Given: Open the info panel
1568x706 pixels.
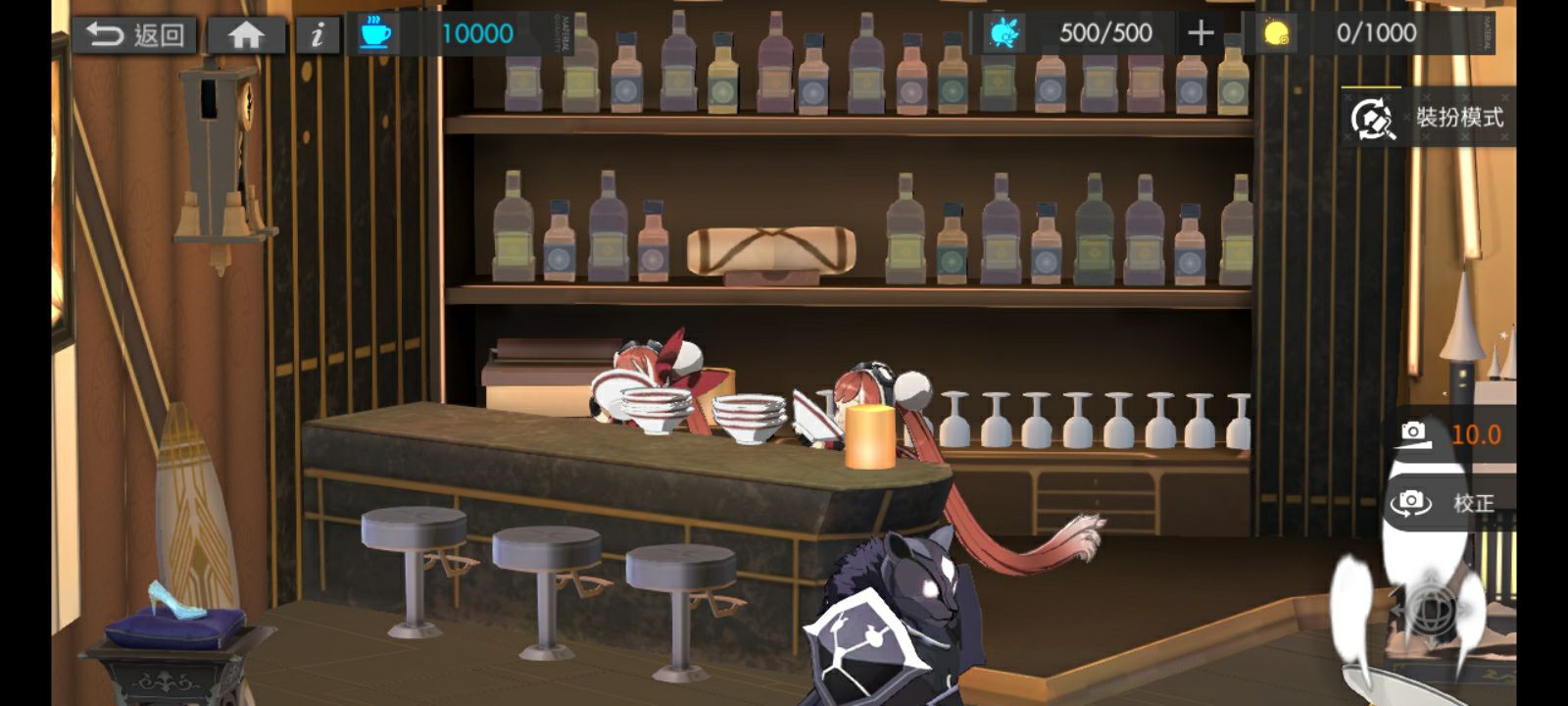Looking at the screenshot, I should coord(317,35).
